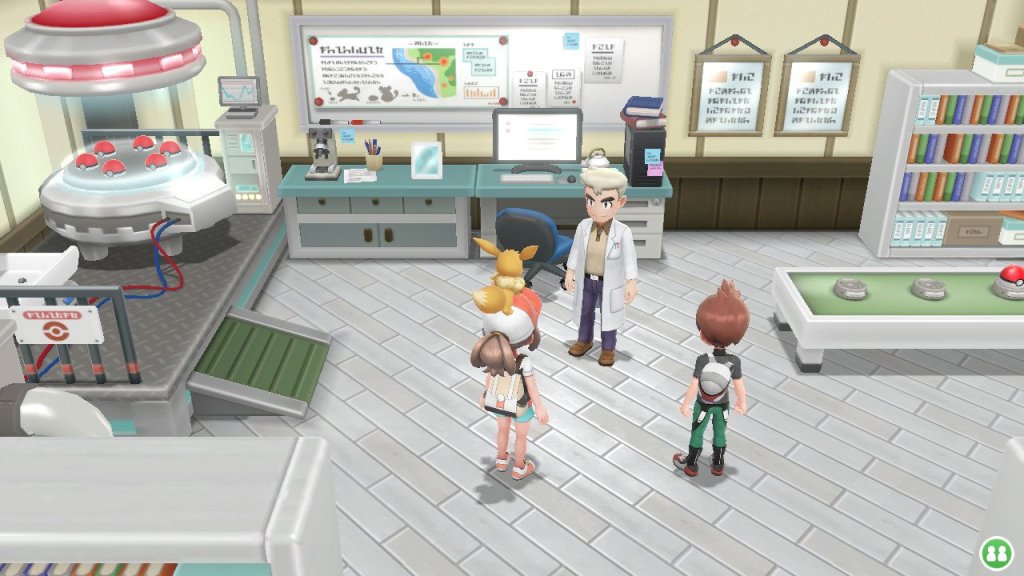The image size is (1024, 576).
Task: Click the green two-player icon
Action: (995, 551)
